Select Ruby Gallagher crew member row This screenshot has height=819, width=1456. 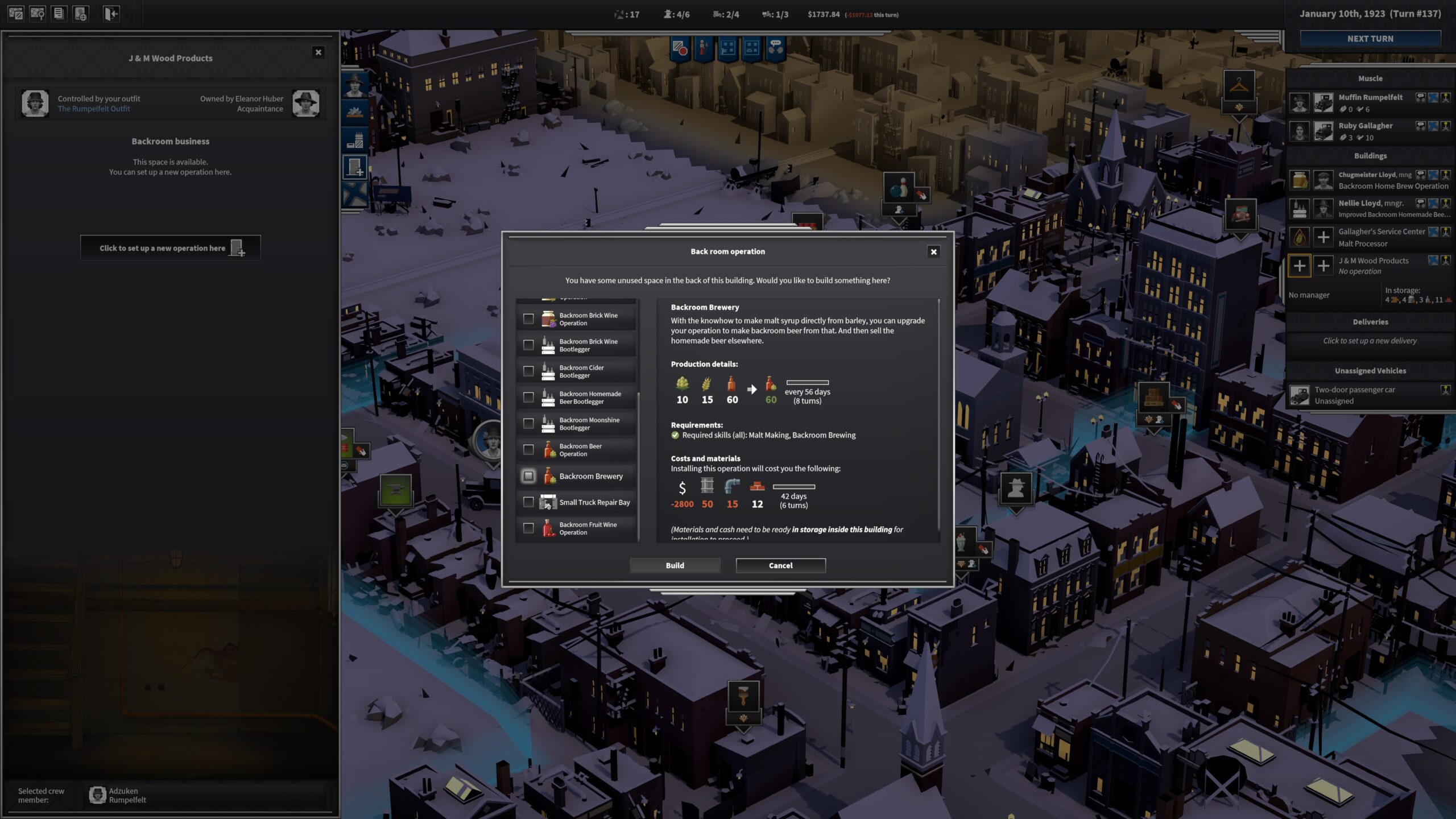1365,126
